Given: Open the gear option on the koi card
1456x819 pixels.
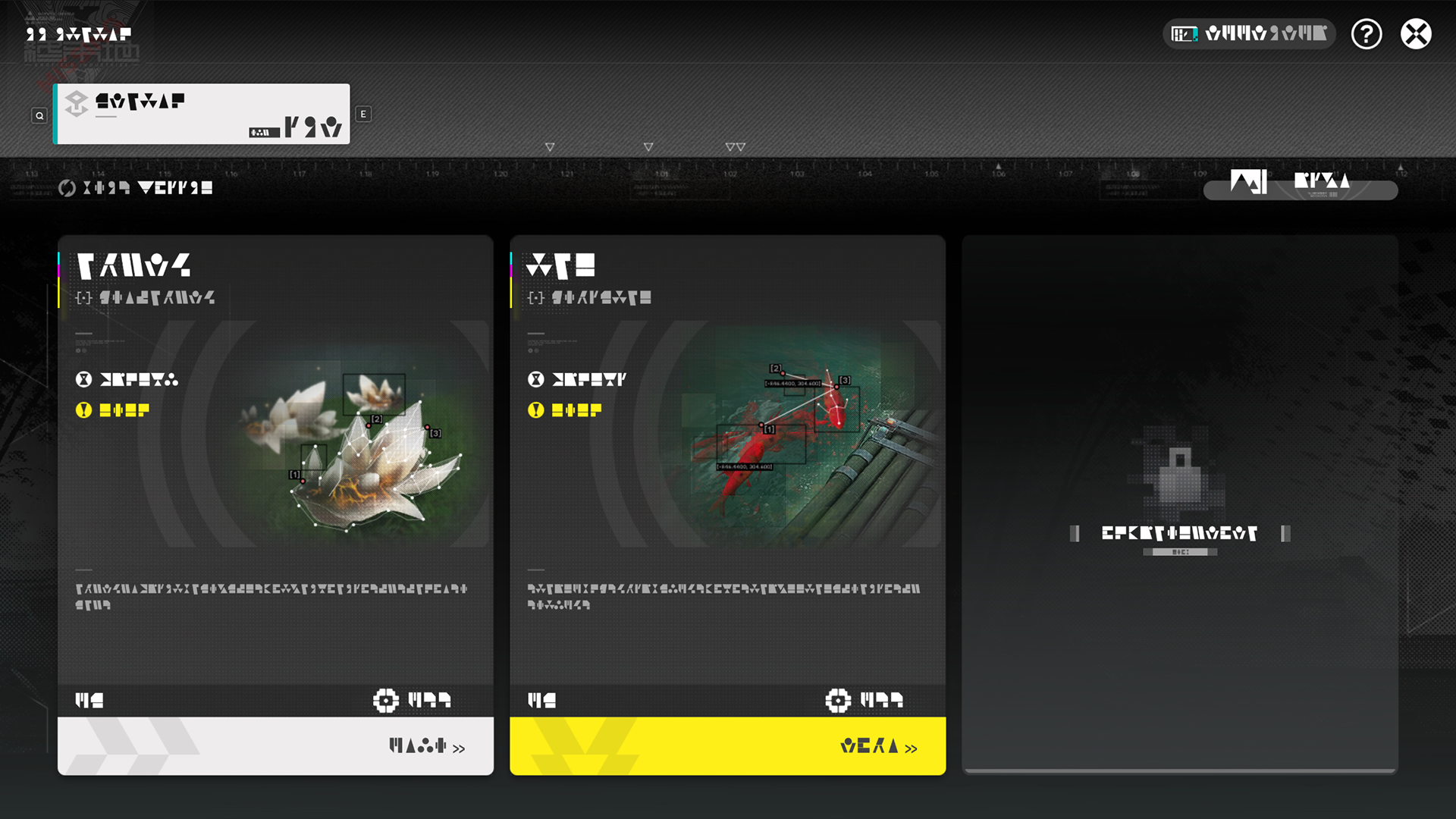Looking at the screenshot, I should [x=838, y=701].
